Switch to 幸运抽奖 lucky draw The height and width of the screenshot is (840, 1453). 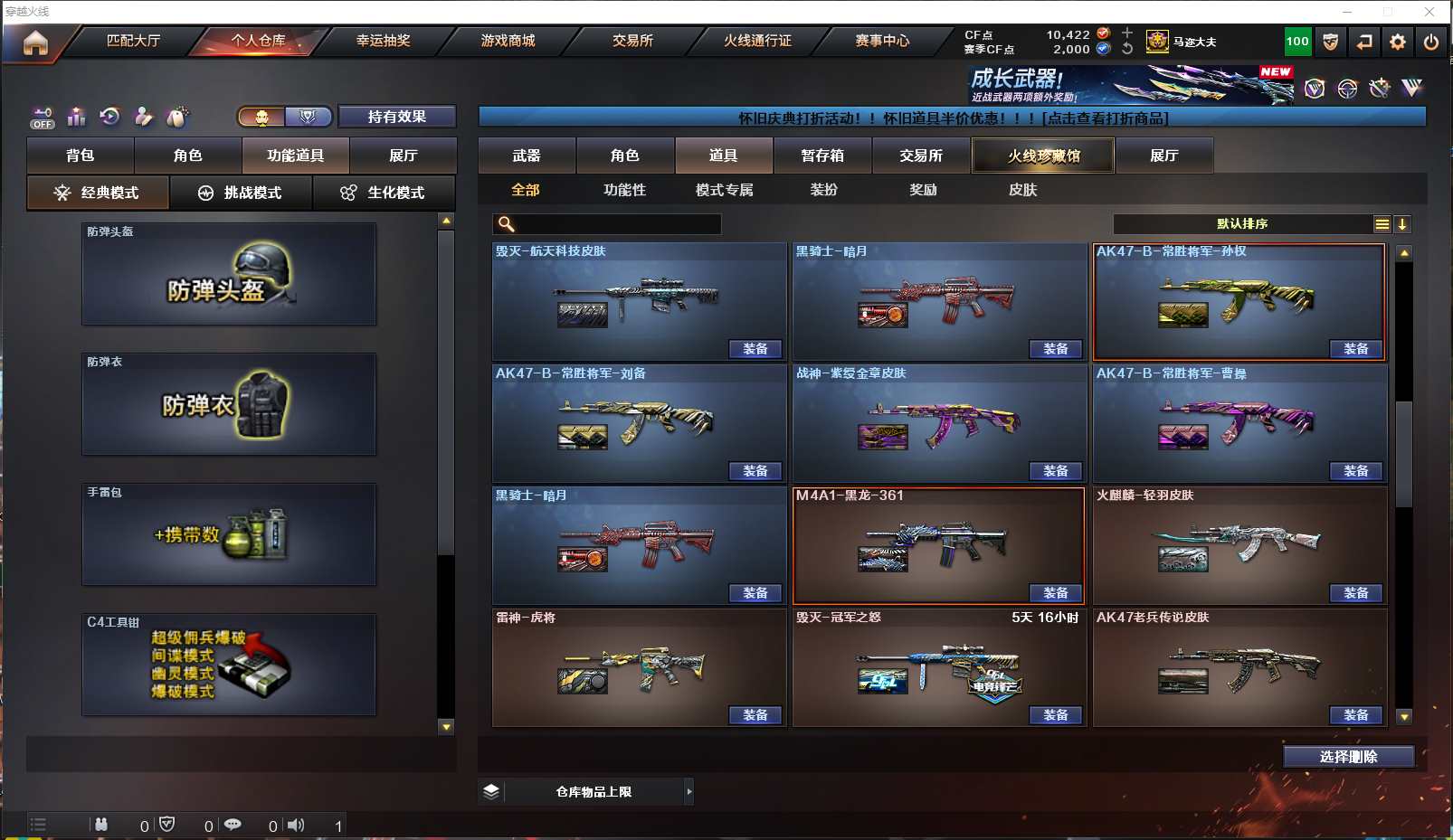[383, 41]
